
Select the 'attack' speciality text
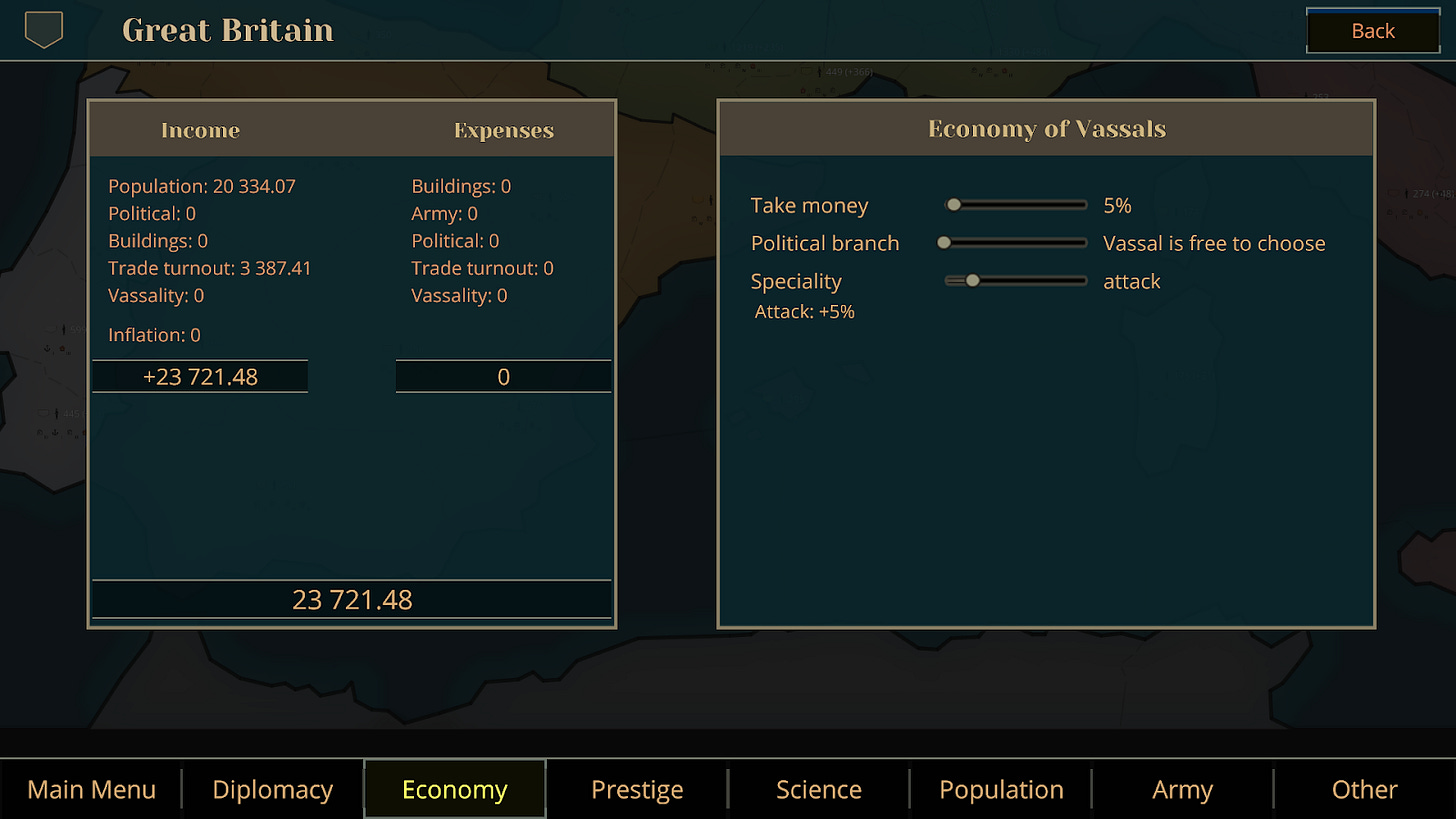[x=1131, y=281]
